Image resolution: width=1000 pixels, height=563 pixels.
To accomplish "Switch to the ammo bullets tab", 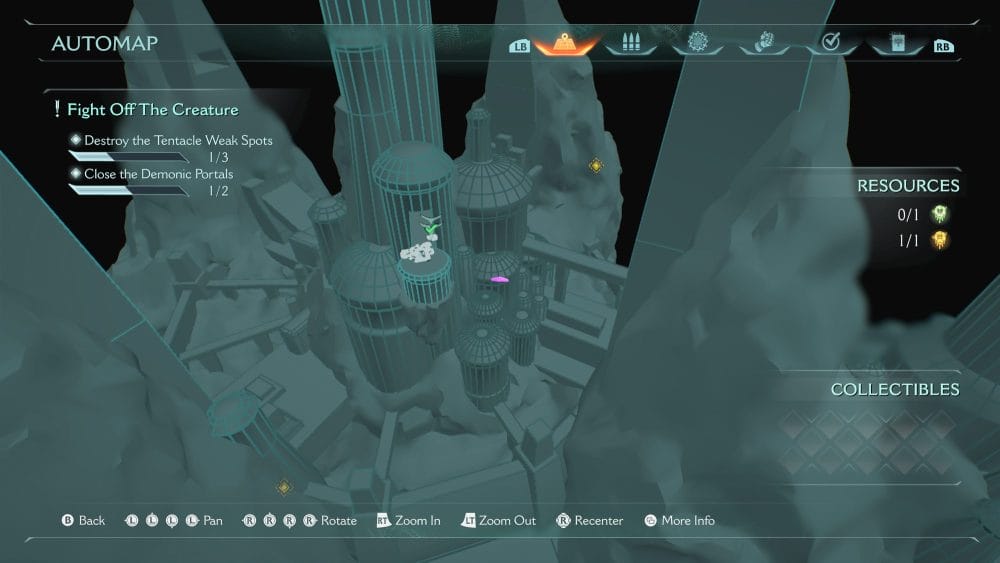I will [x=631, y=44].
